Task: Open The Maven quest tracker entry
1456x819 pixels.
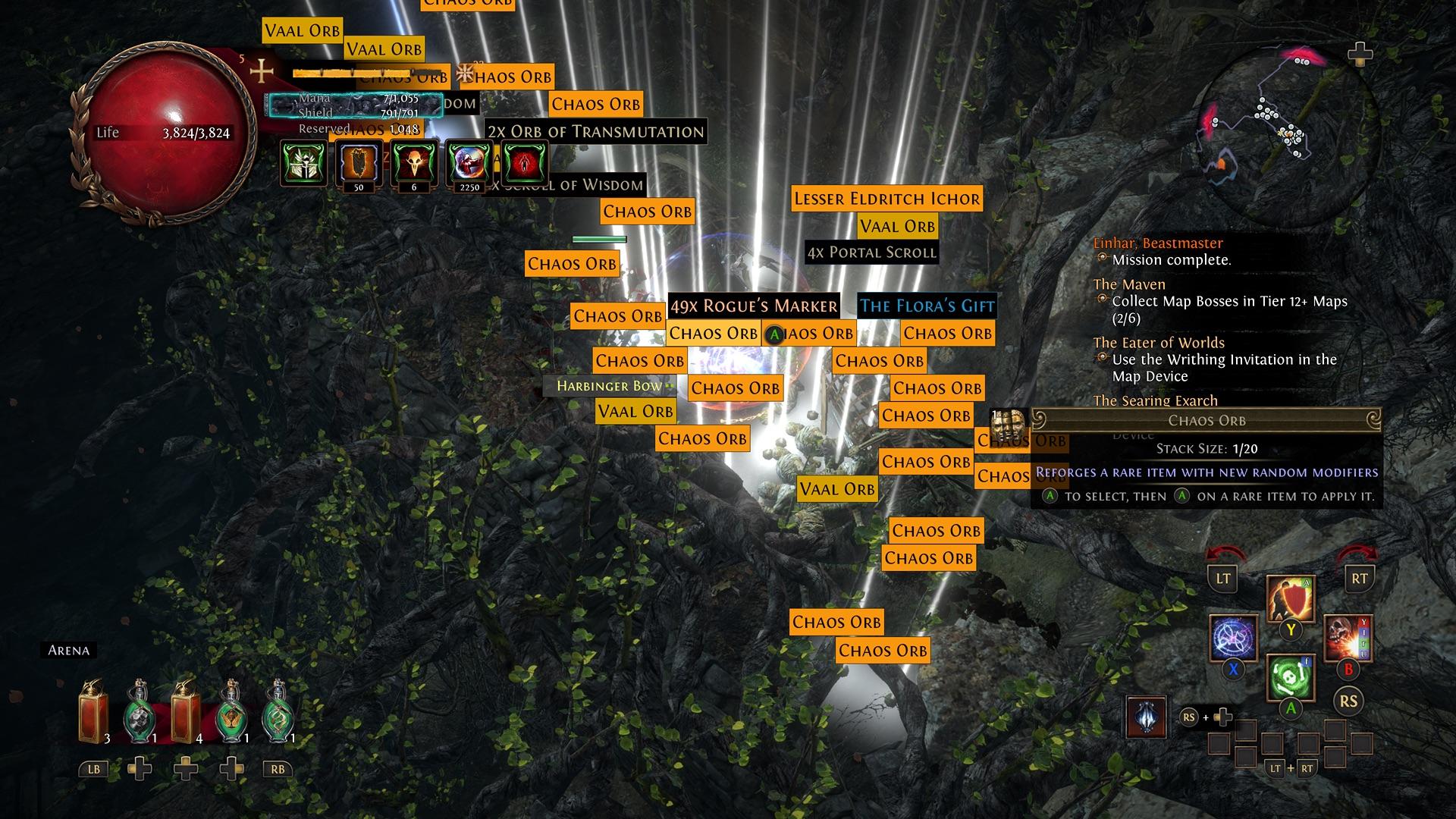Action: tap(1129, 284)
